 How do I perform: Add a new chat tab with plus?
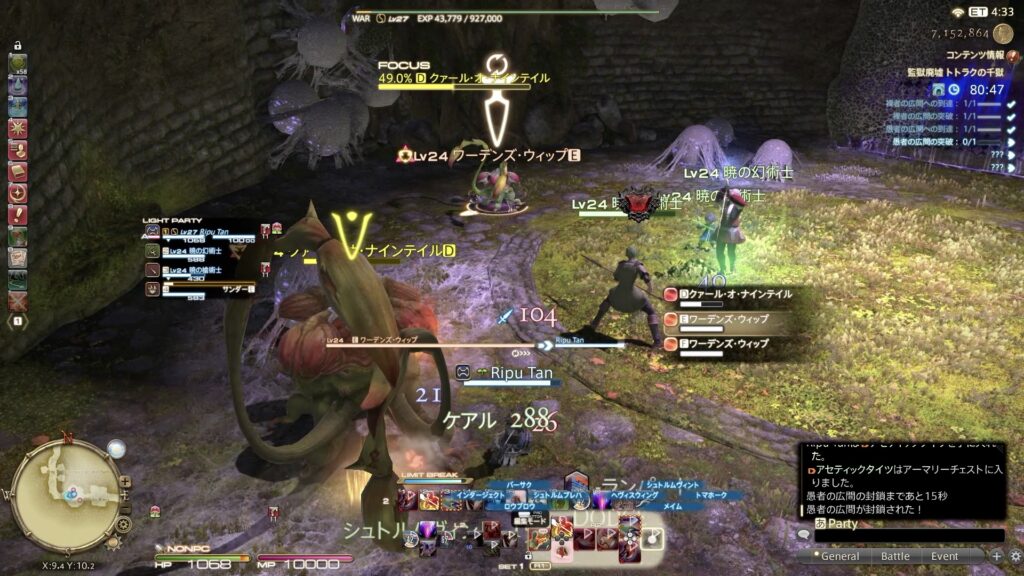click(996, 556)
